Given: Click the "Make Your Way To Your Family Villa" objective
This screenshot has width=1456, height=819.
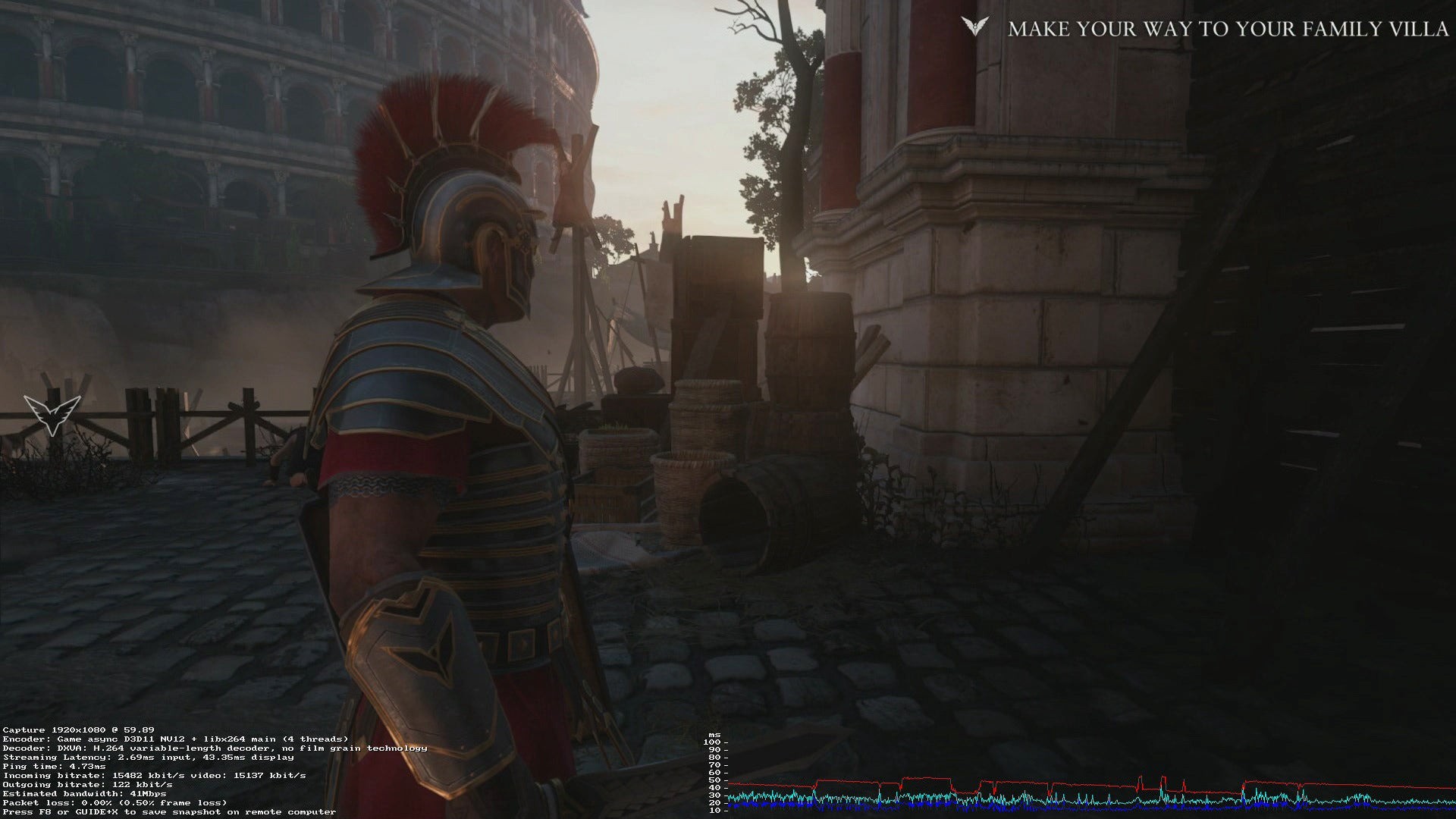Looking at the screenshot, I should [x=1228, y=30].
